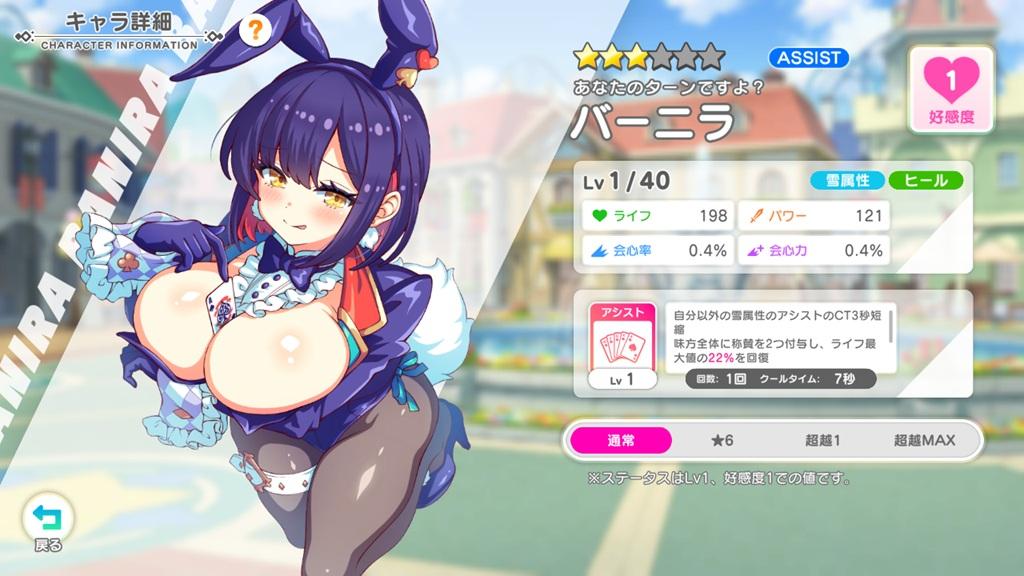Screen dimensions: 1024x576
Task: Select the 通常 form tab
Action: (620, 440)
